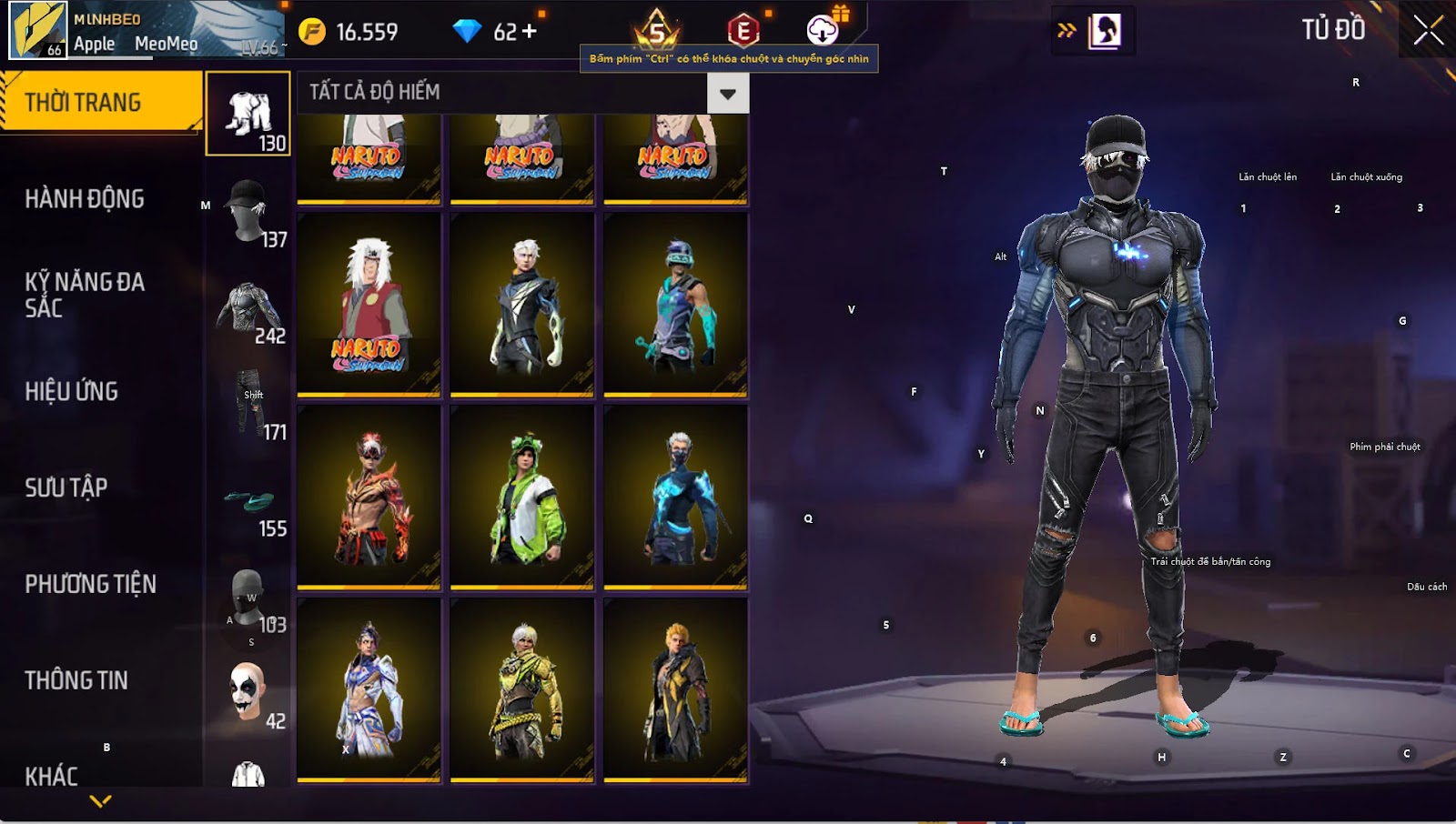Viewport: 1456px width, 824px height.
Task: Choose the green frog hoodie outfit
Action: click(x=522, y=497)
